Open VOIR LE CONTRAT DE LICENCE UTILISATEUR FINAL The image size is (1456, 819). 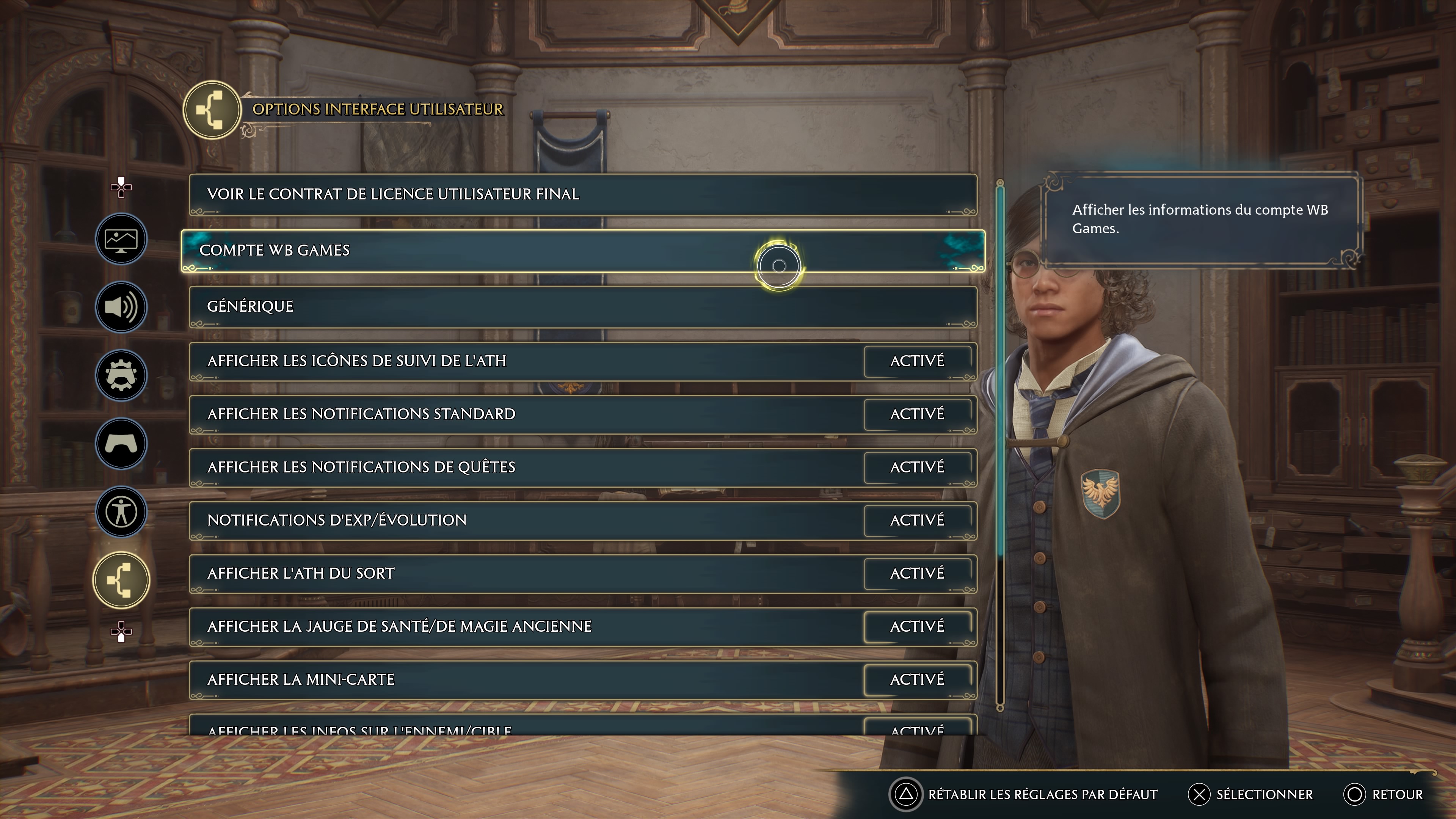tap(582, 194)
